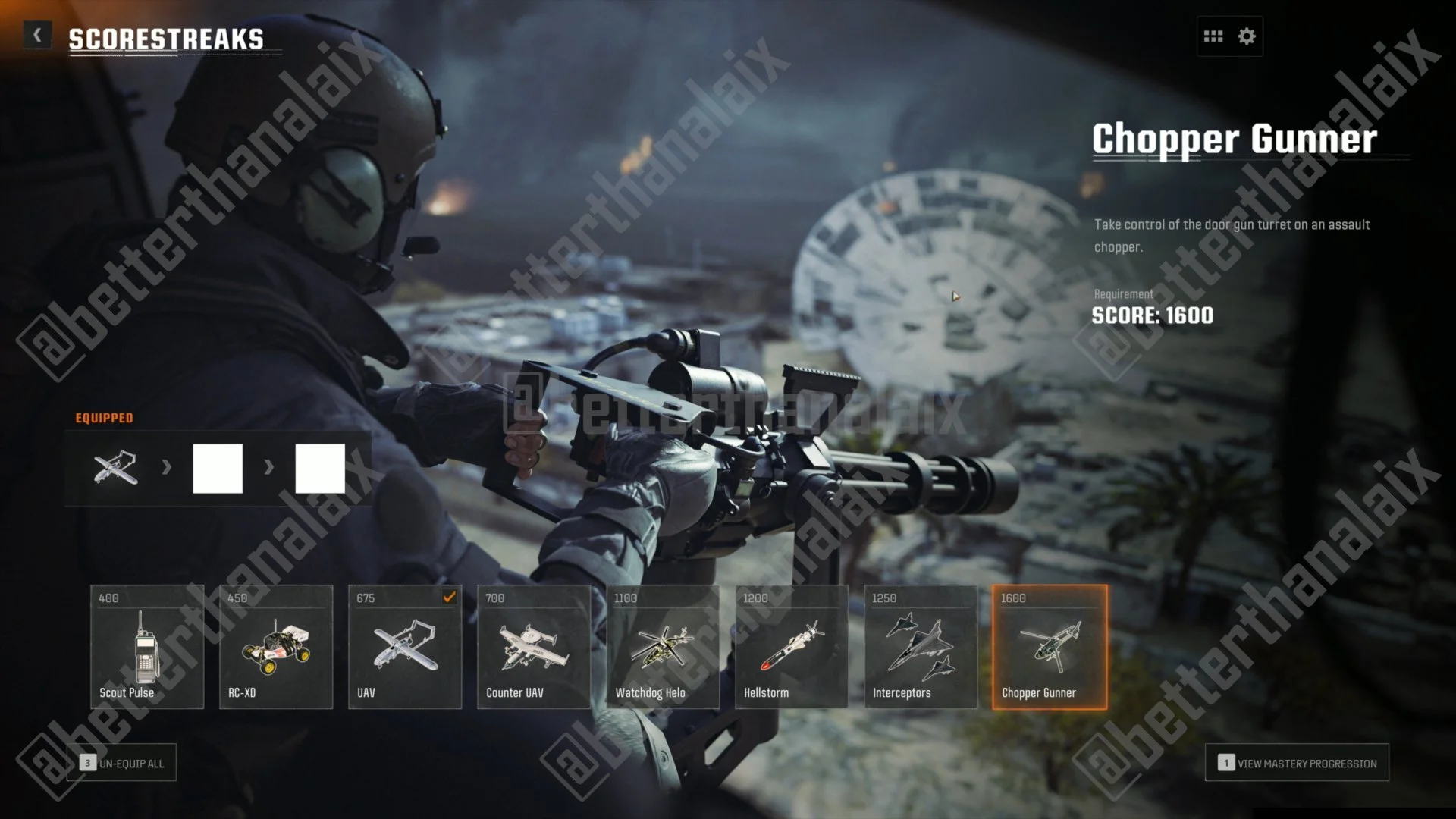Screen dimensions: 1456x819
Task: Select the Scout Pulse scorestreak
Action: (x=147, y=647)
